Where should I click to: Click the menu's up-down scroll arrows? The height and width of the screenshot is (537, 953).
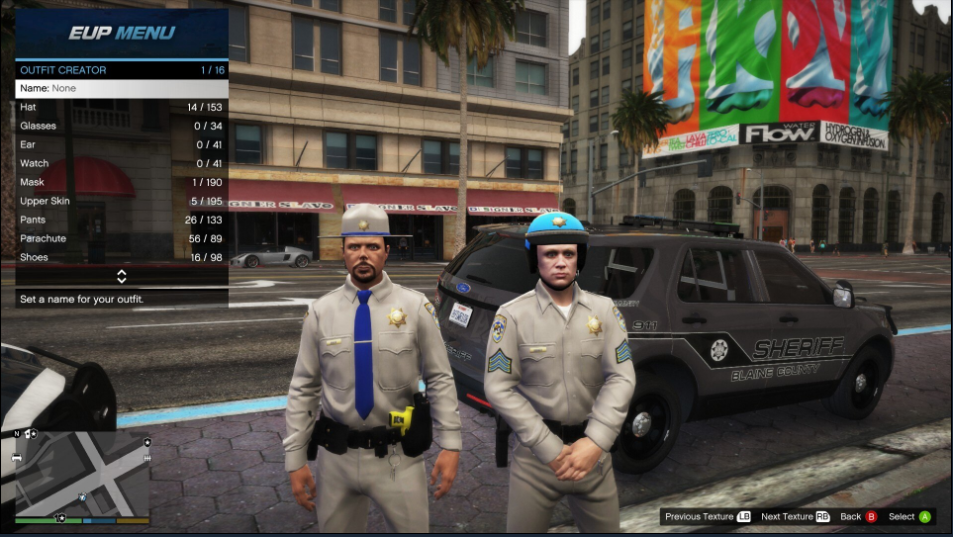click(121, 276)
